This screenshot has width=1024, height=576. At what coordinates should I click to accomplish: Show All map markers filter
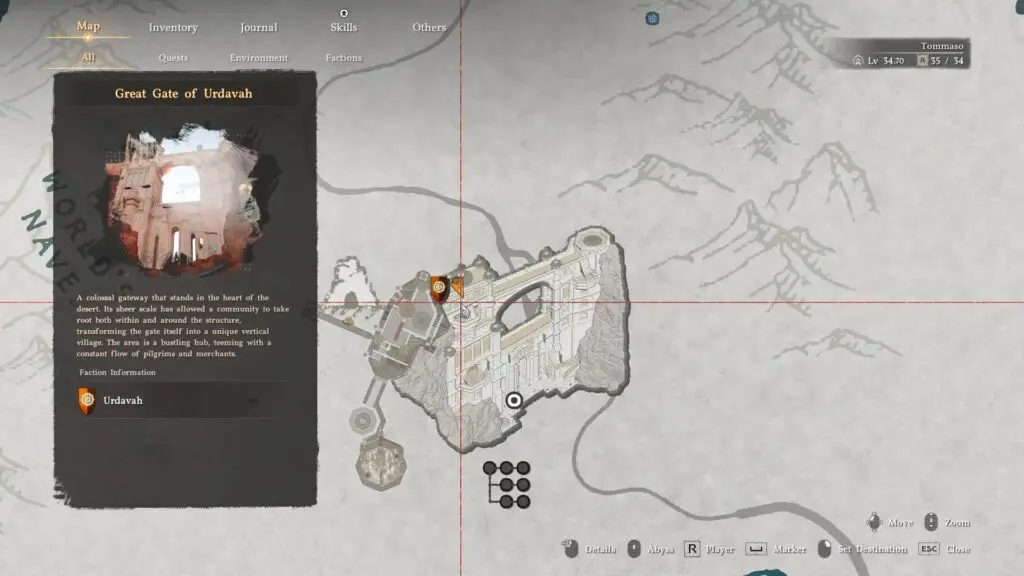(x=88, y=58)
